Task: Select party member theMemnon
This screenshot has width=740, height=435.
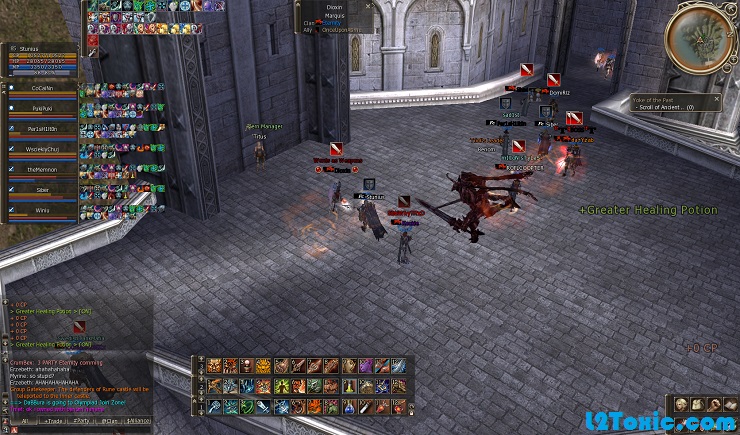Action: click(41, 170)
